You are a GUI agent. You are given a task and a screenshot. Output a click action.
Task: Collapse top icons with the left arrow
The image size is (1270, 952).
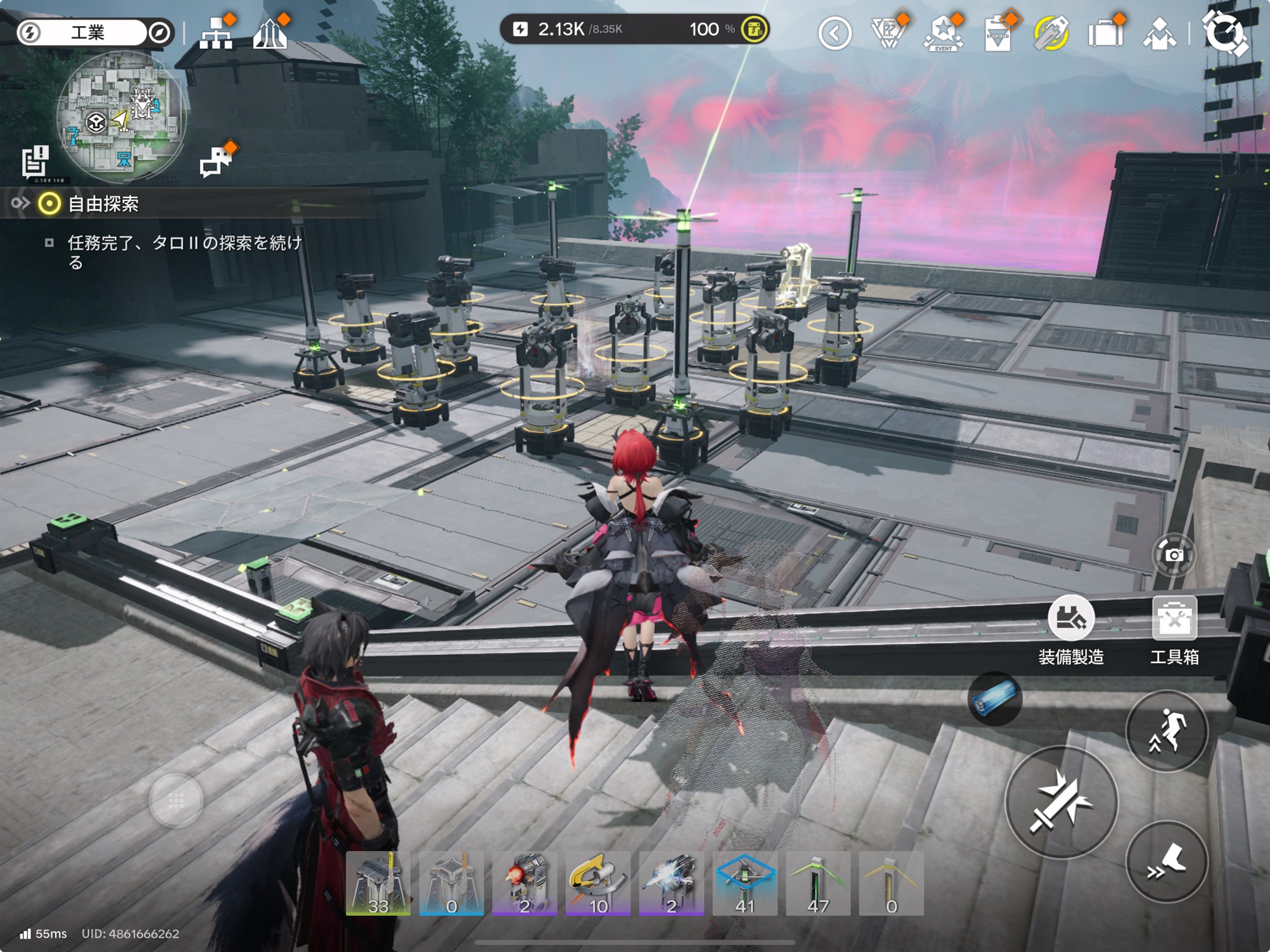[834, 33]
